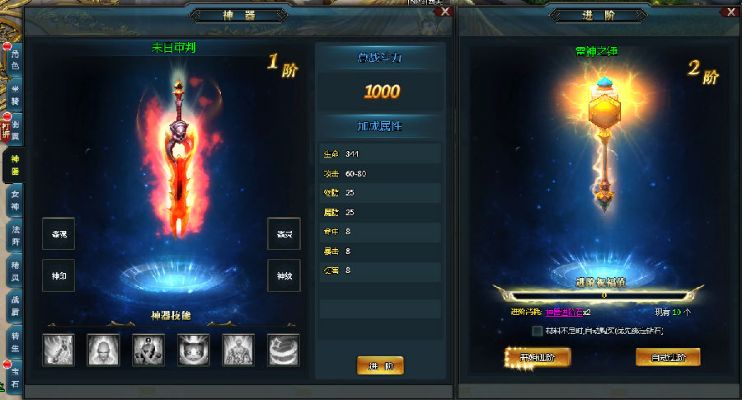Viewport: 742px width, 400px height.
Task: Select the bald monk head skill icon
Action: pyautogui.click(x=102, y=349)
